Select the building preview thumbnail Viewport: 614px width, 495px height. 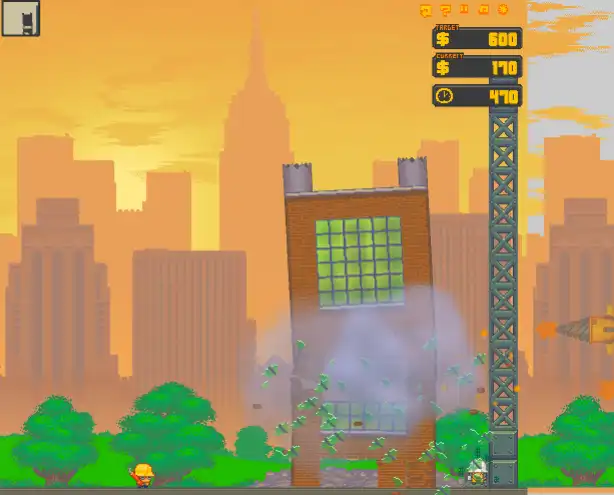pos(18,18)
